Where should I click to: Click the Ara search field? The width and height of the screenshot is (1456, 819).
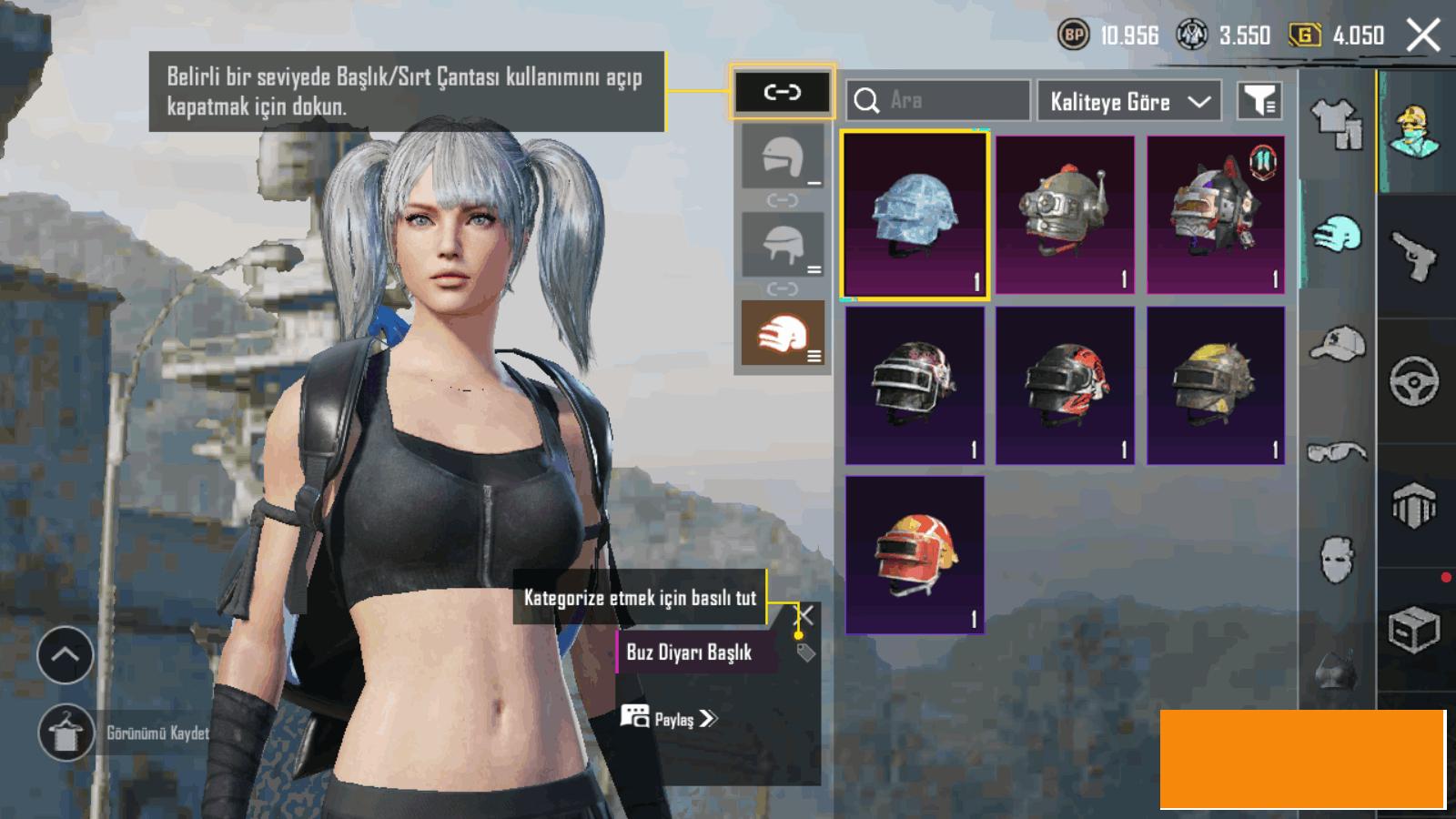938,100
